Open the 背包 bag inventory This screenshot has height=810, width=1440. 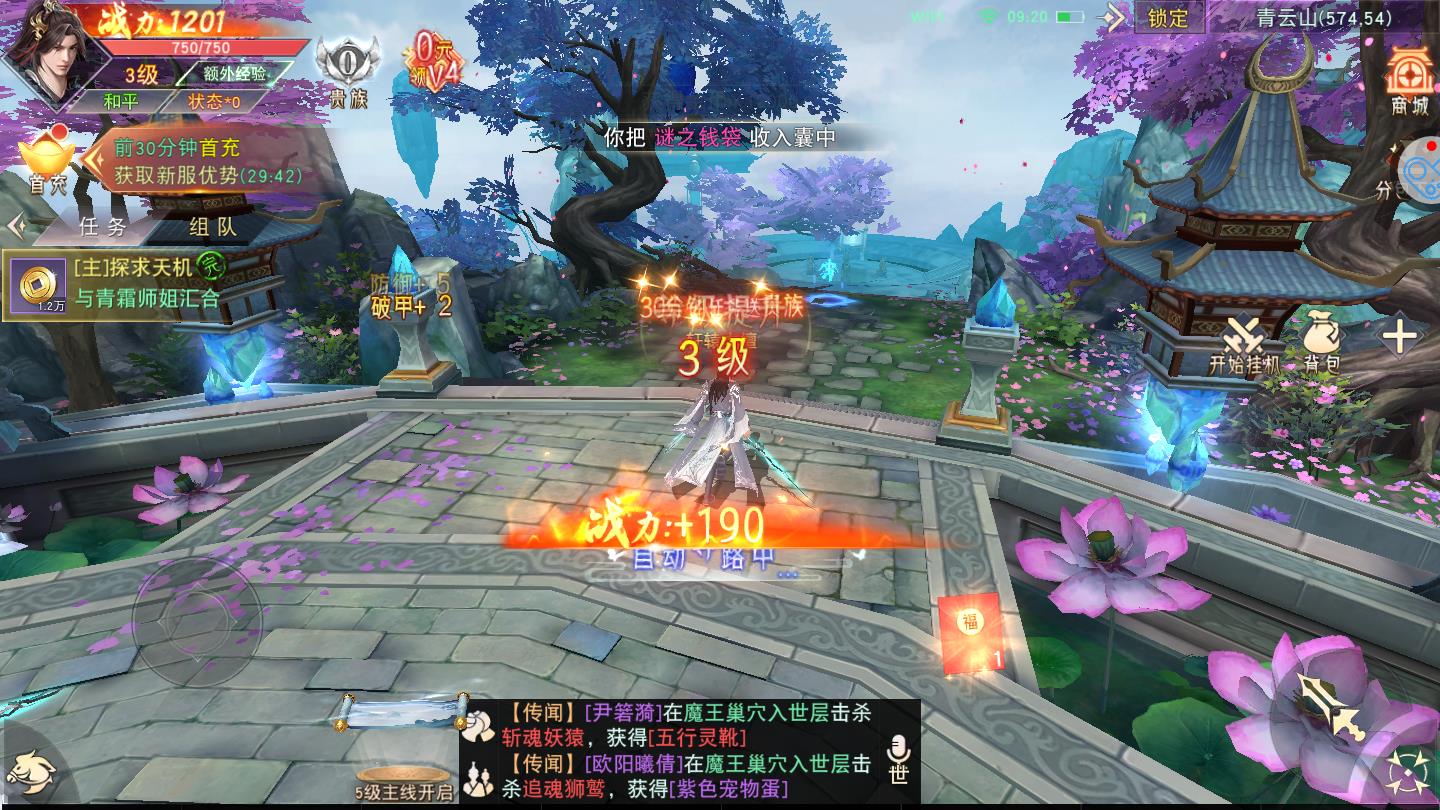click(x=1321, y=345)
